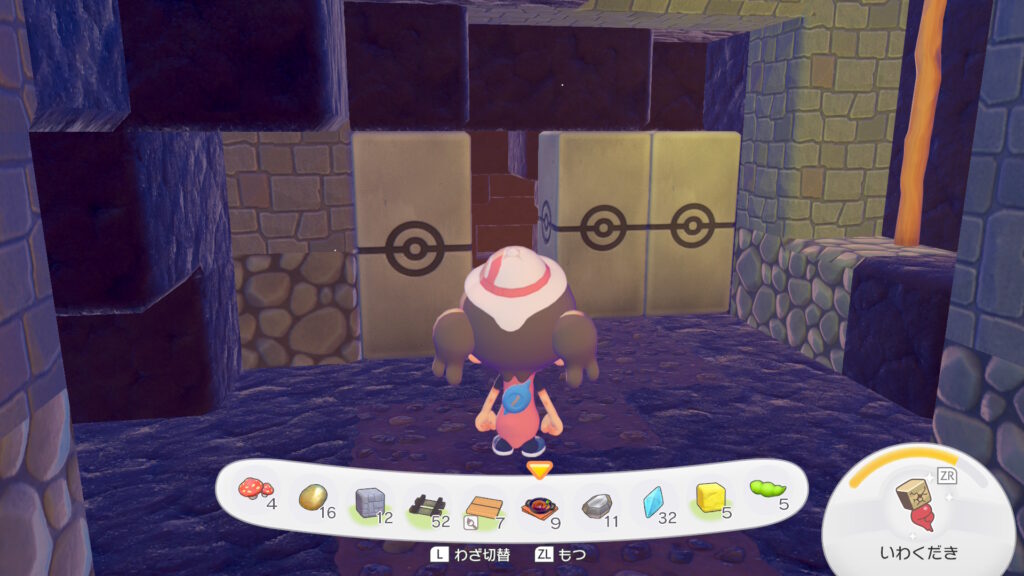
Task: Pick the blue crystal shard slot
Action: click(x=653, y=501)
